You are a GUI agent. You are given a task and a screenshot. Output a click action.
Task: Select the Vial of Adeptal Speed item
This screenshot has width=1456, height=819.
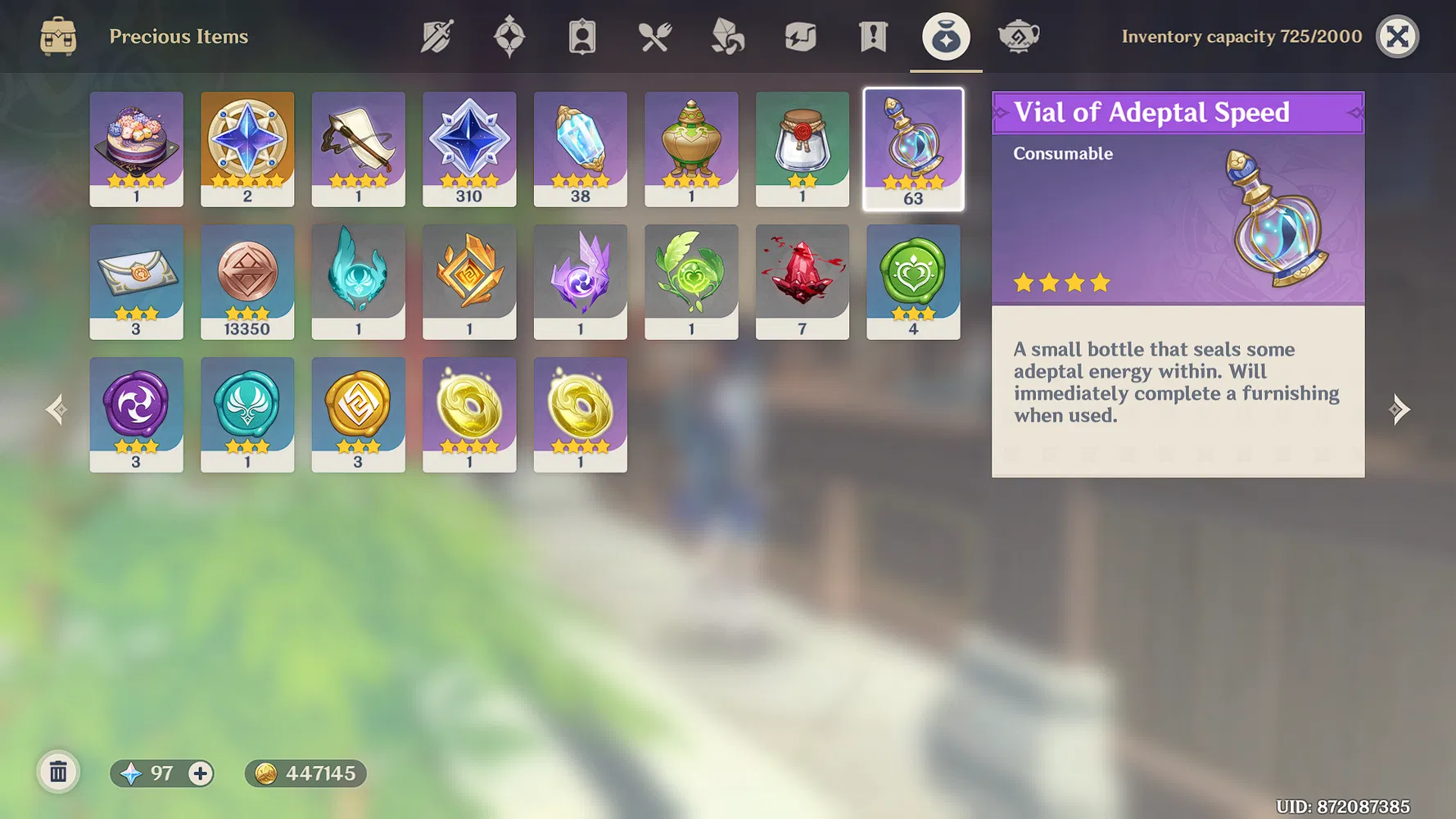tap(914, 148)
